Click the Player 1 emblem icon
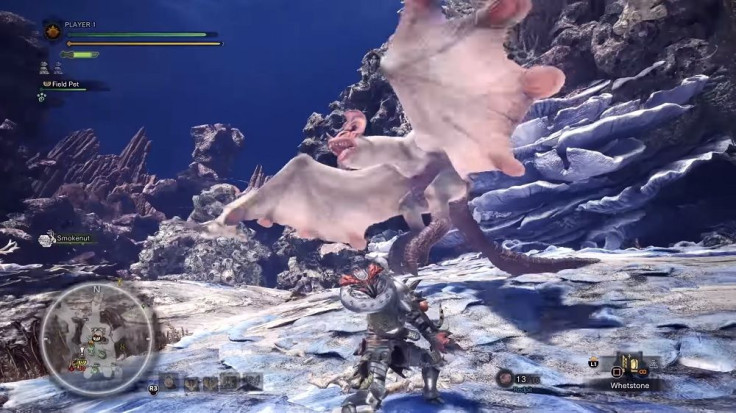736x413 pixels. point(53,31)
